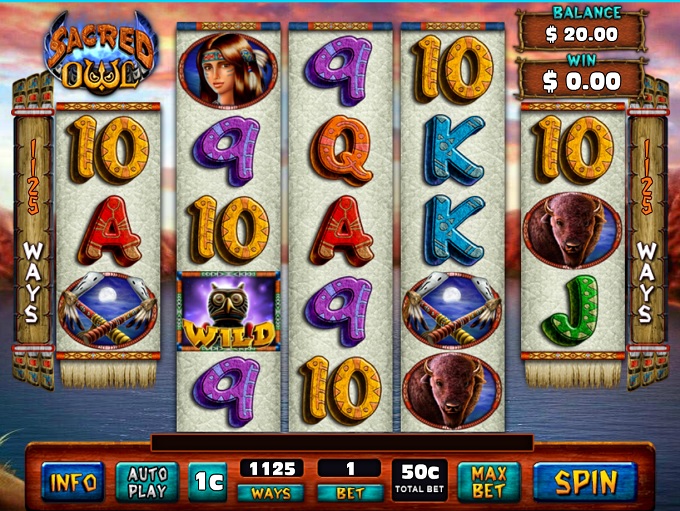The image size is (680, 511).
Task: Spin the reels
Action: coord(585,482)
